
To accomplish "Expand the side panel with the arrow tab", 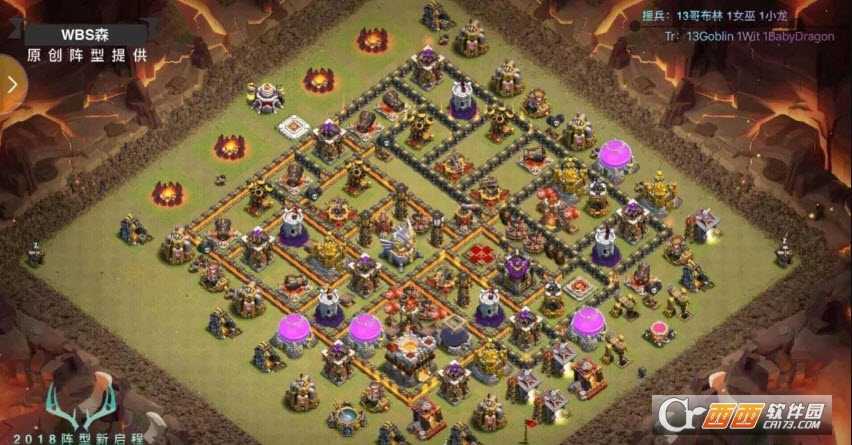I will click(x=12, y=84).
